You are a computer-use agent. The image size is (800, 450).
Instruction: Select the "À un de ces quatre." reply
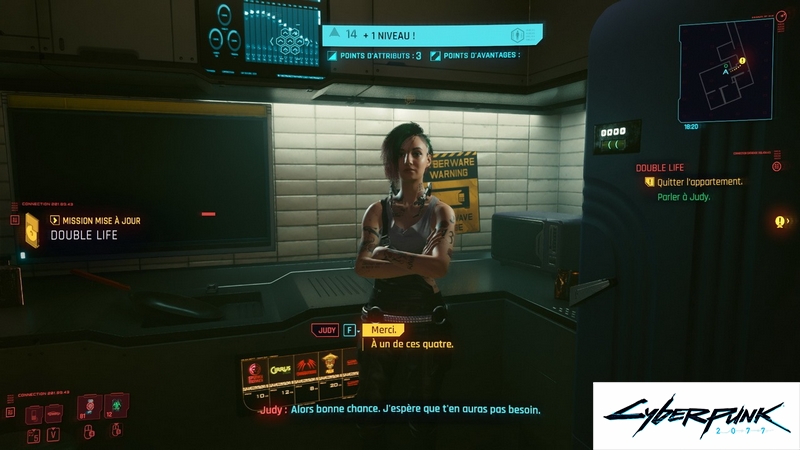tap(412, 345)
